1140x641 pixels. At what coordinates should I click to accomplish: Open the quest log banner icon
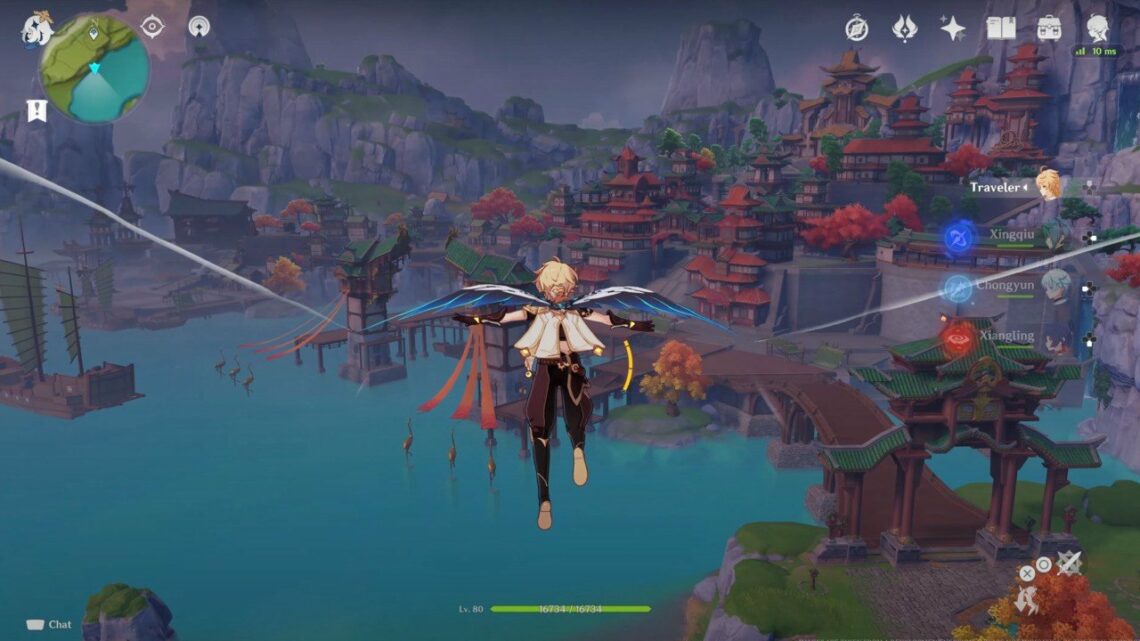point(37,111)
